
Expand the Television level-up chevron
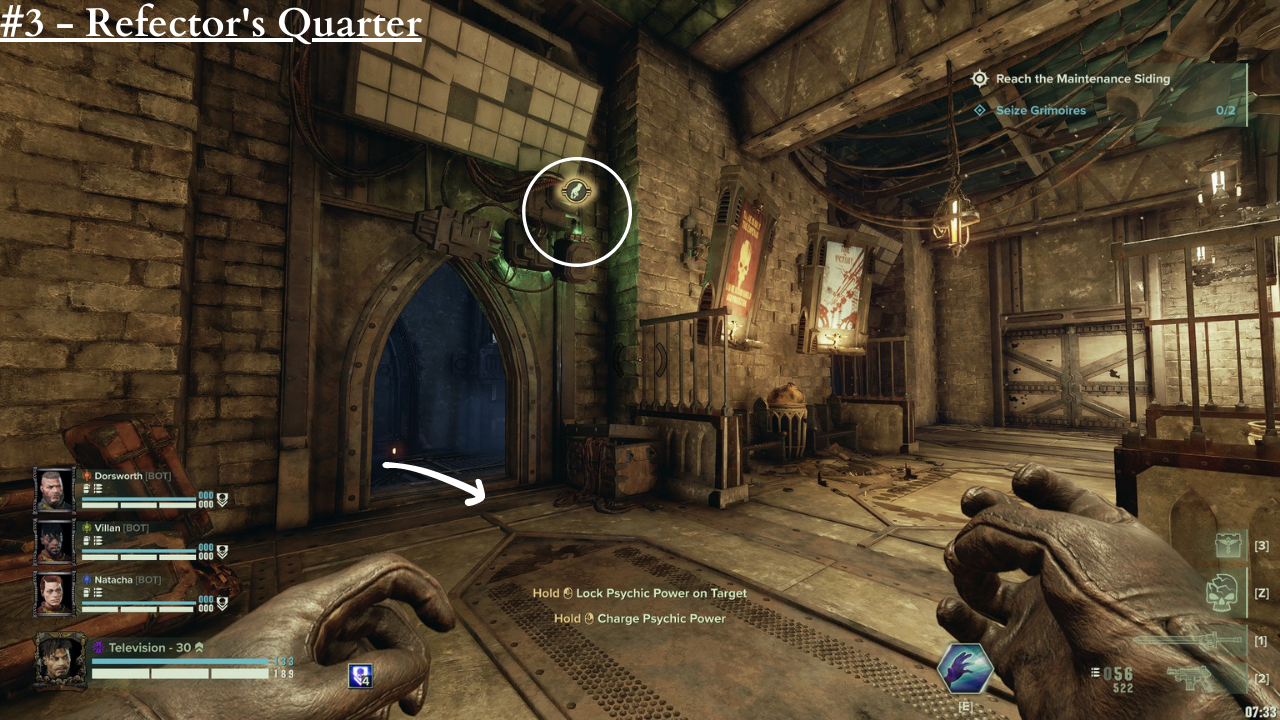tap(199, 647)
